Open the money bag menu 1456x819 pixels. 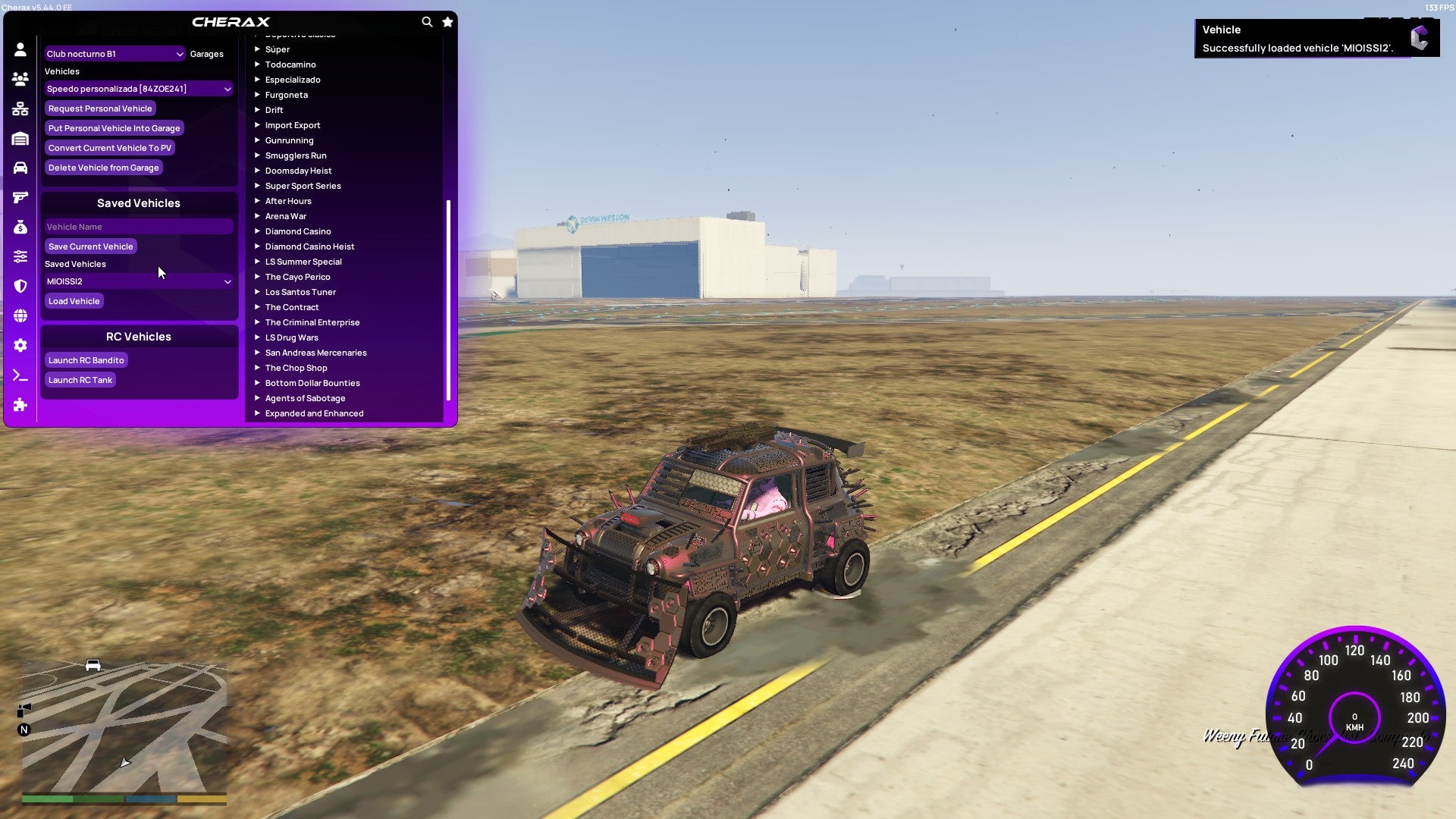coord(20,227)
